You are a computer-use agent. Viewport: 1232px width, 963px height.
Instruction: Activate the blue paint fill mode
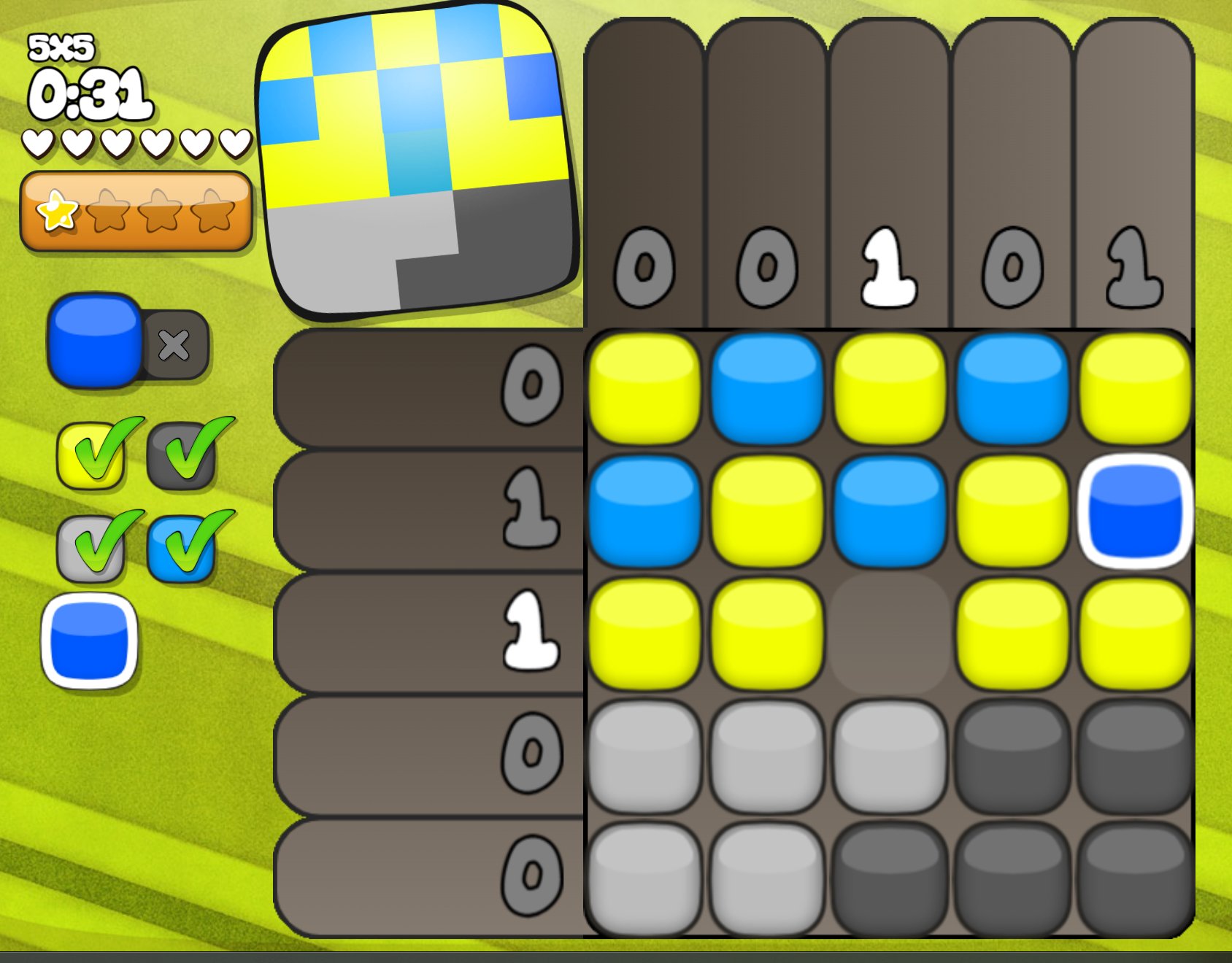pyautogui.click(x=95, y=341)
